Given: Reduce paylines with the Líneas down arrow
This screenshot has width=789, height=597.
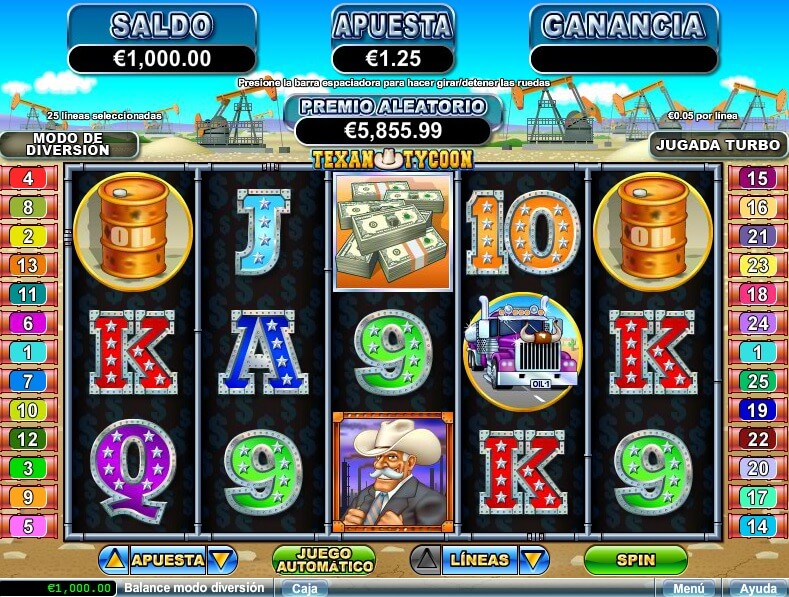Looking at the screenshot, I should [x=534, y=560].
